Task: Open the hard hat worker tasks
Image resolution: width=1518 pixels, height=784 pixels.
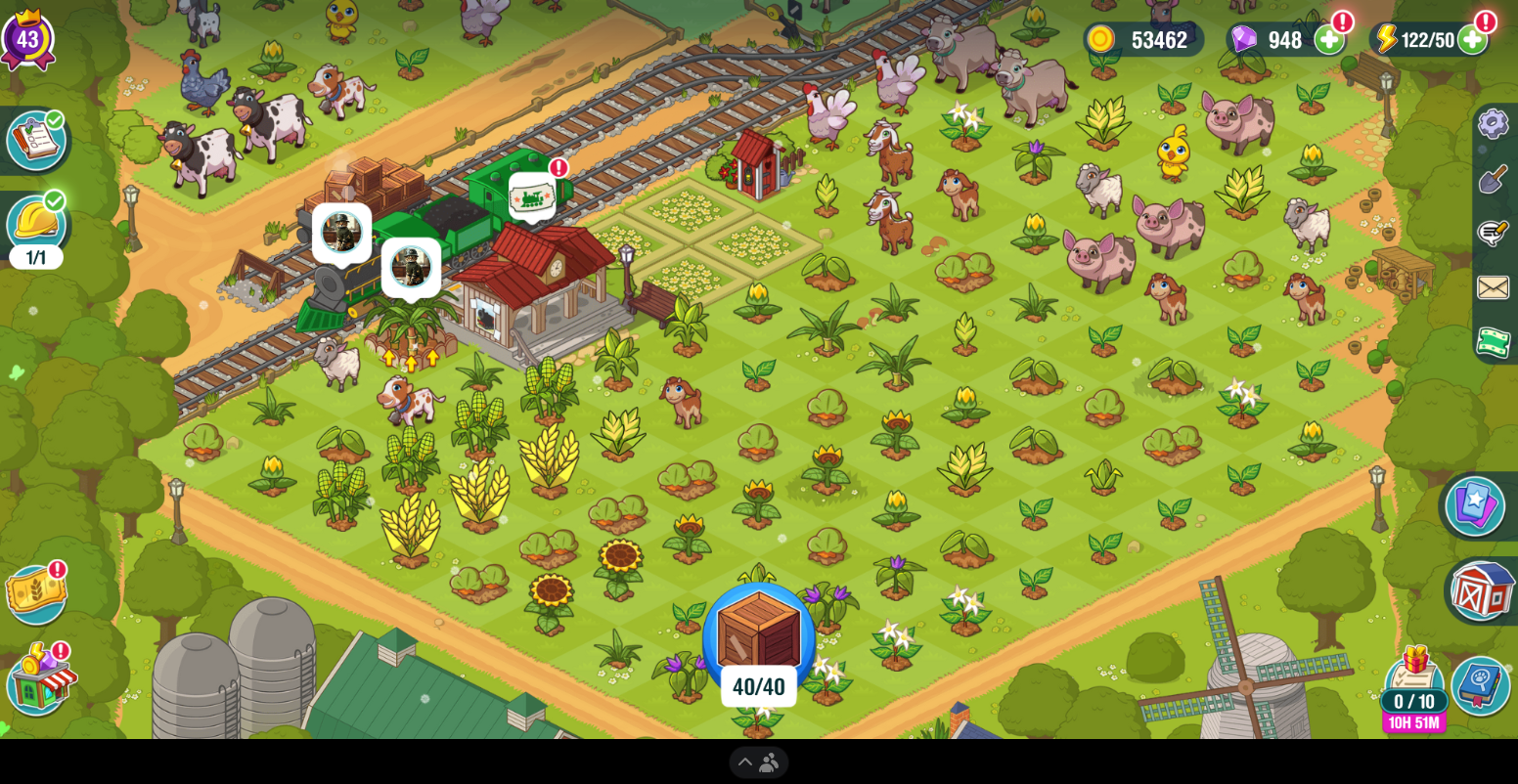Action: pyautogui.click(x=35, y=224)
